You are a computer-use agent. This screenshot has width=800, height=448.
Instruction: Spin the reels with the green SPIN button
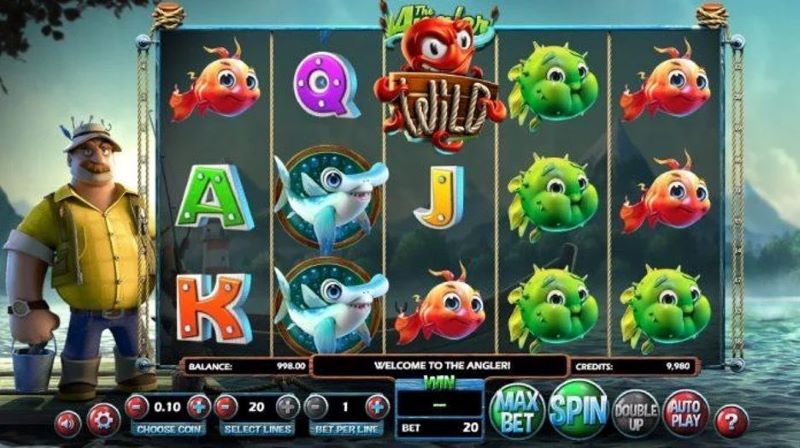(577, 408)
